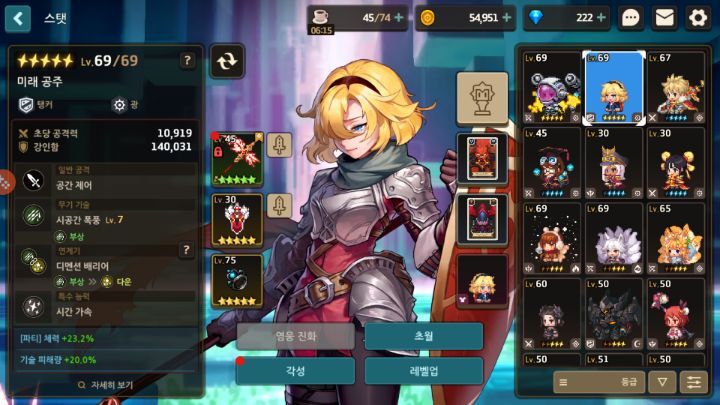
Task: Swap hero with the circular arrows button
Action: tap(227, 61)
